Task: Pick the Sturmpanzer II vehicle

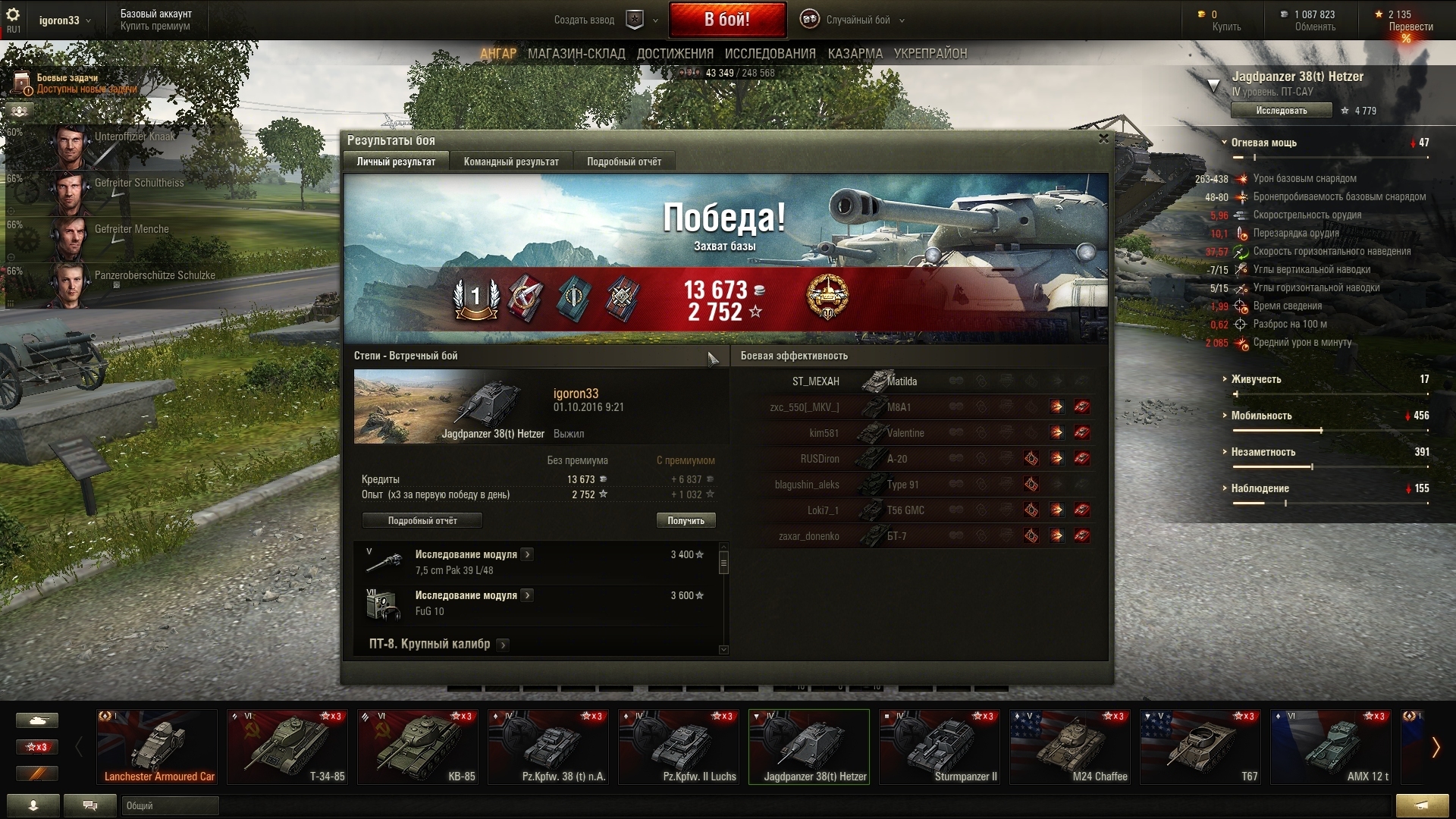Action: [940, 747]
